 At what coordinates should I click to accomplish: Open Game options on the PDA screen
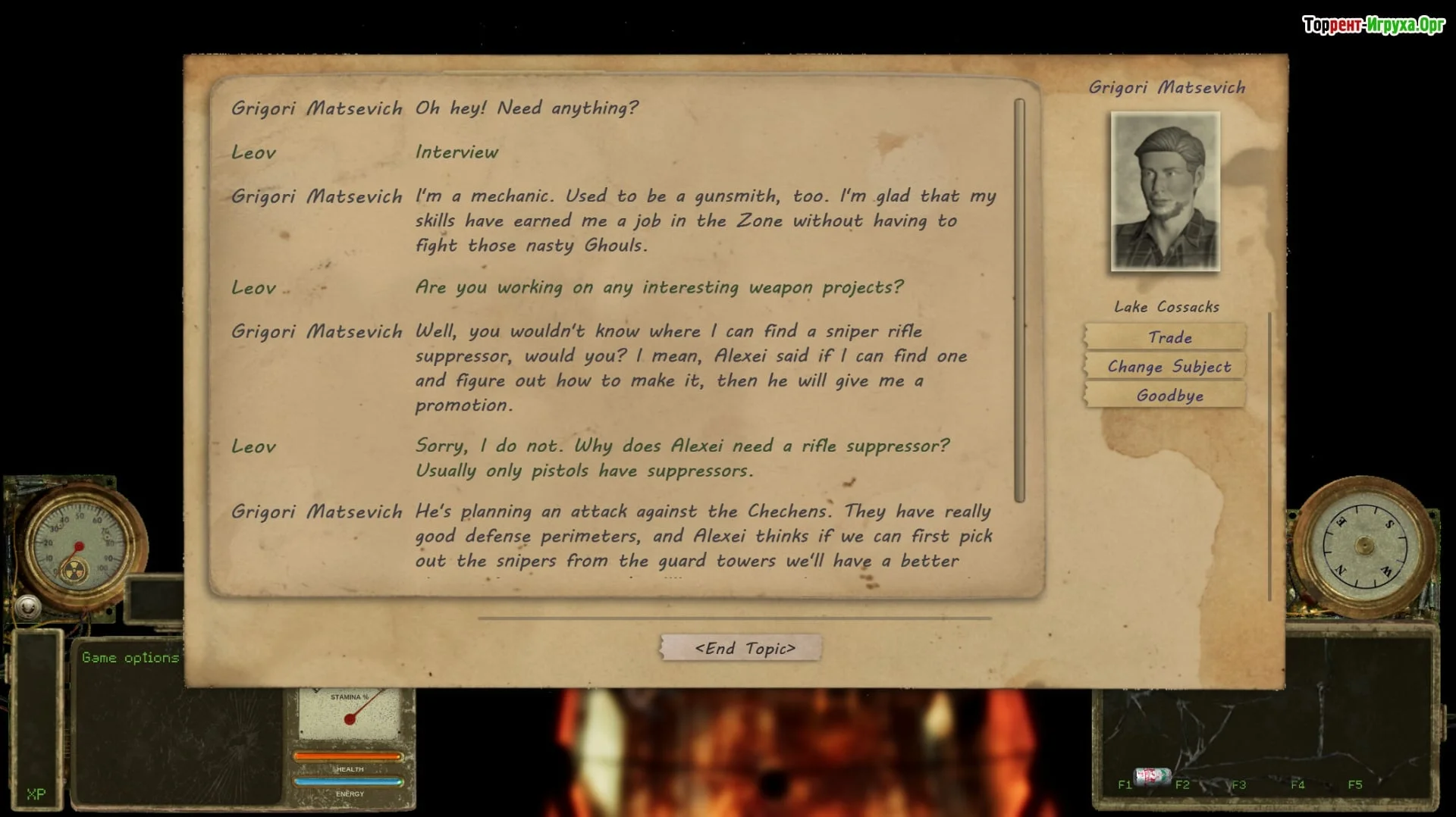click(130, 658)
